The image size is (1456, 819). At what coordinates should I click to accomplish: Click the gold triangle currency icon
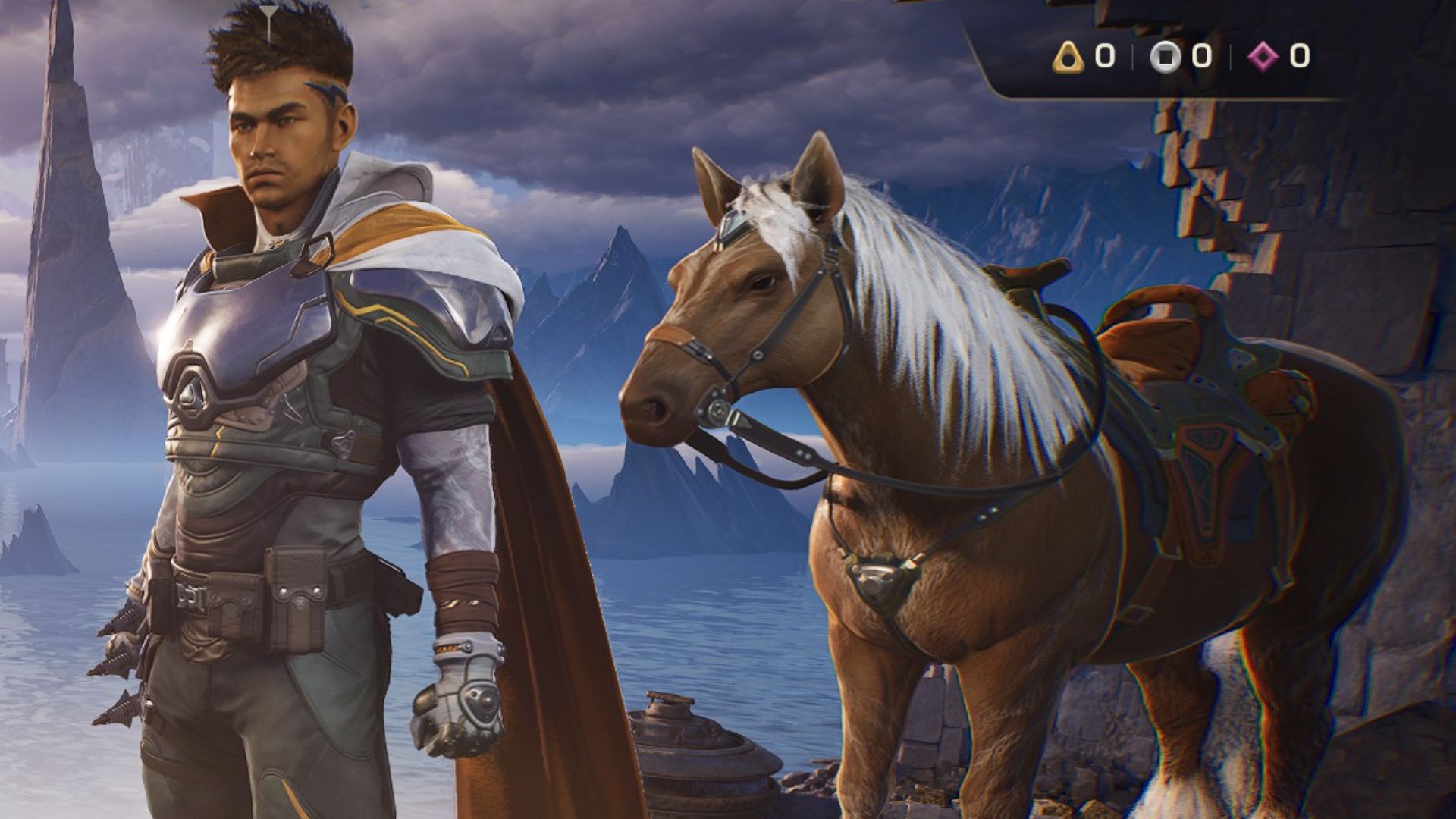click(x=1068, y=57)
